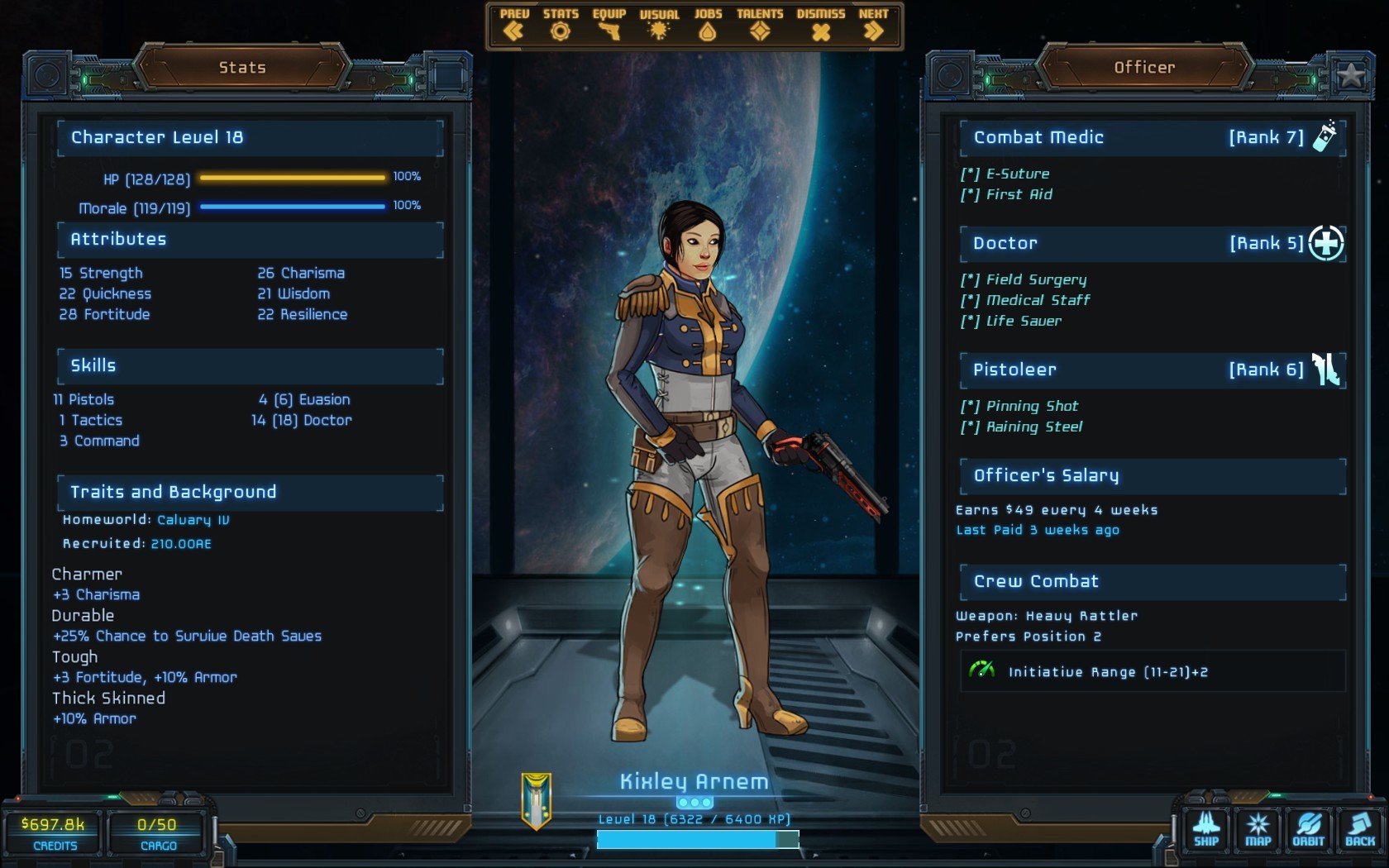Click the rank badge beside Kixley Arnem
The height and width of the screenshot is (868, 1389).
click(537, 800)
